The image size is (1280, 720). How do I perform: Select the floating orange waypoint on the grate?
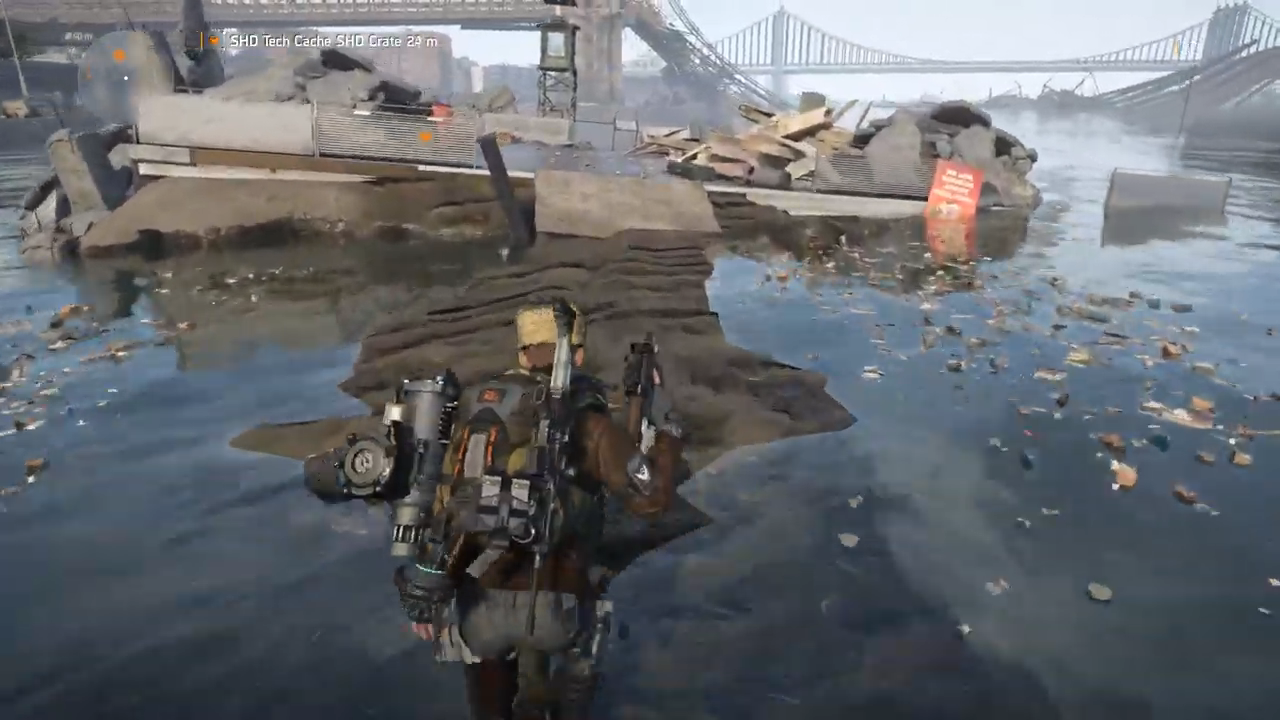(x=425, y=135)
